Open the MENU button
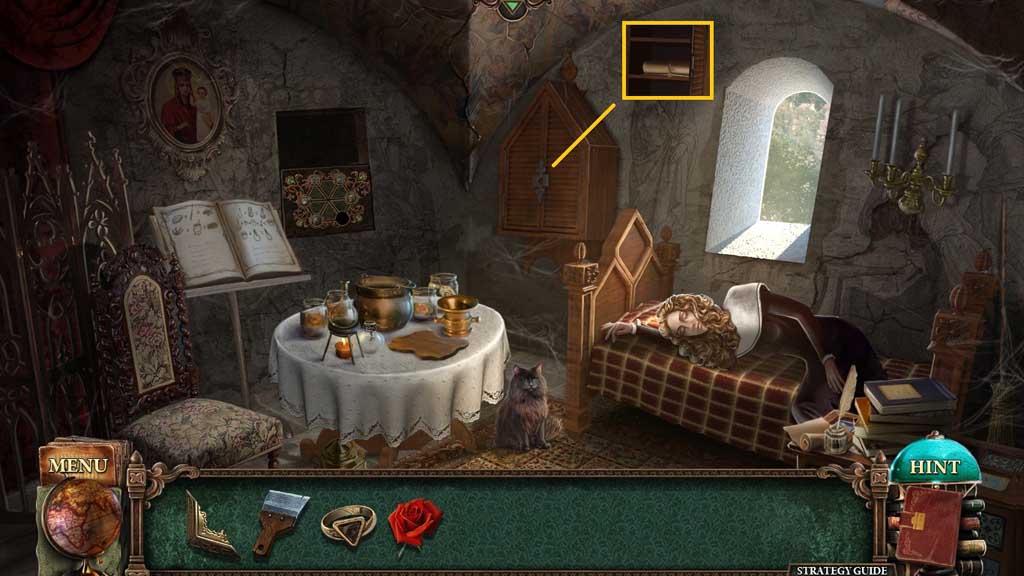 (77, 466)
